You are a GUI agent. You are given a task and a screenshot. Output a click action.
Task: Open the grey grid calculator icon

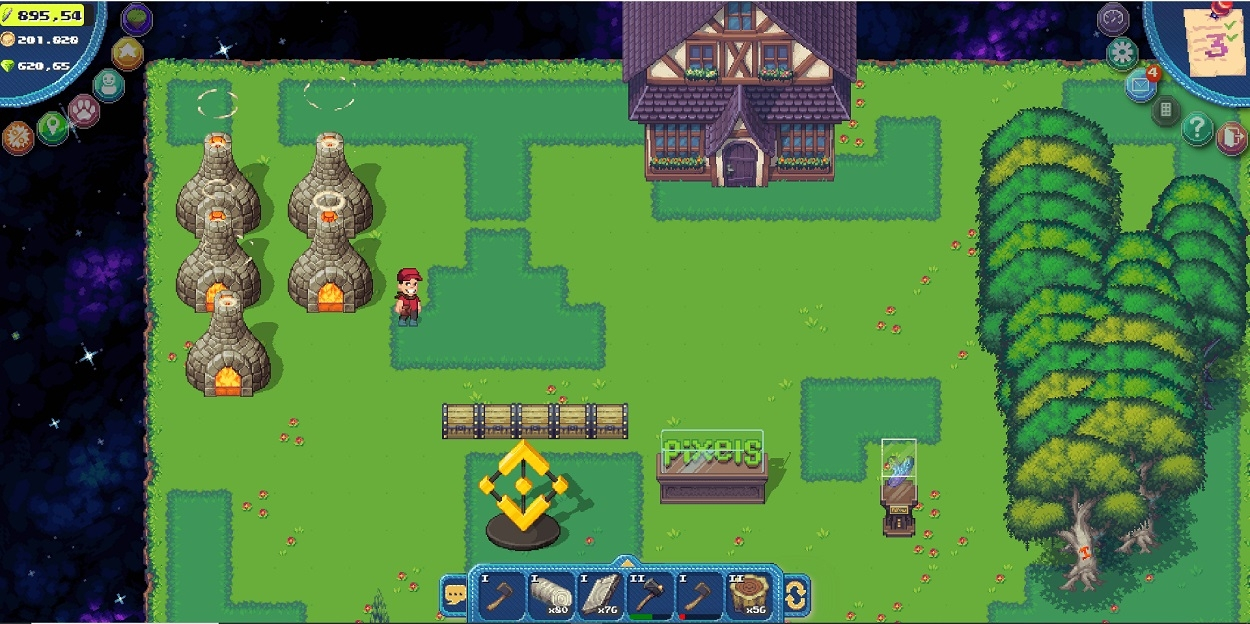[1166, 110]
